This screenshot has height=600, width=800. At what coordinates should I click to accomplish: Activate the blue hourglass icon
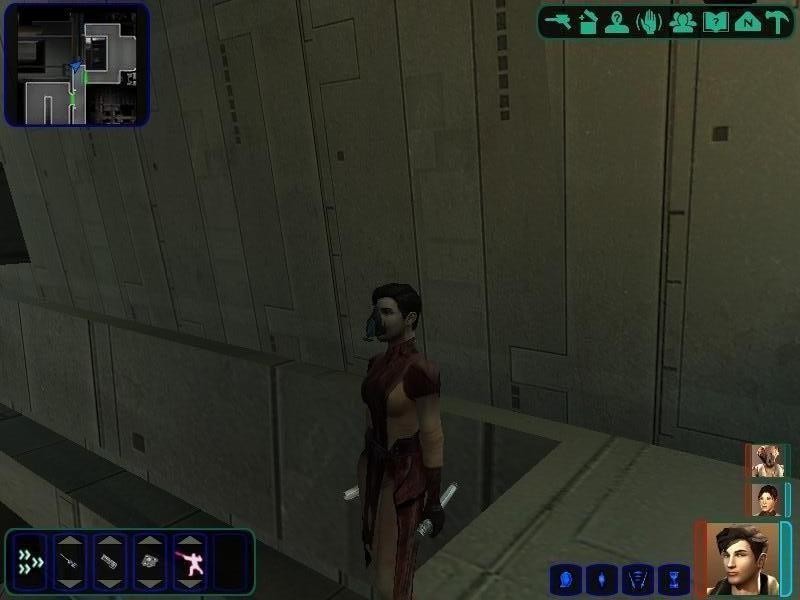click(675, 578)
